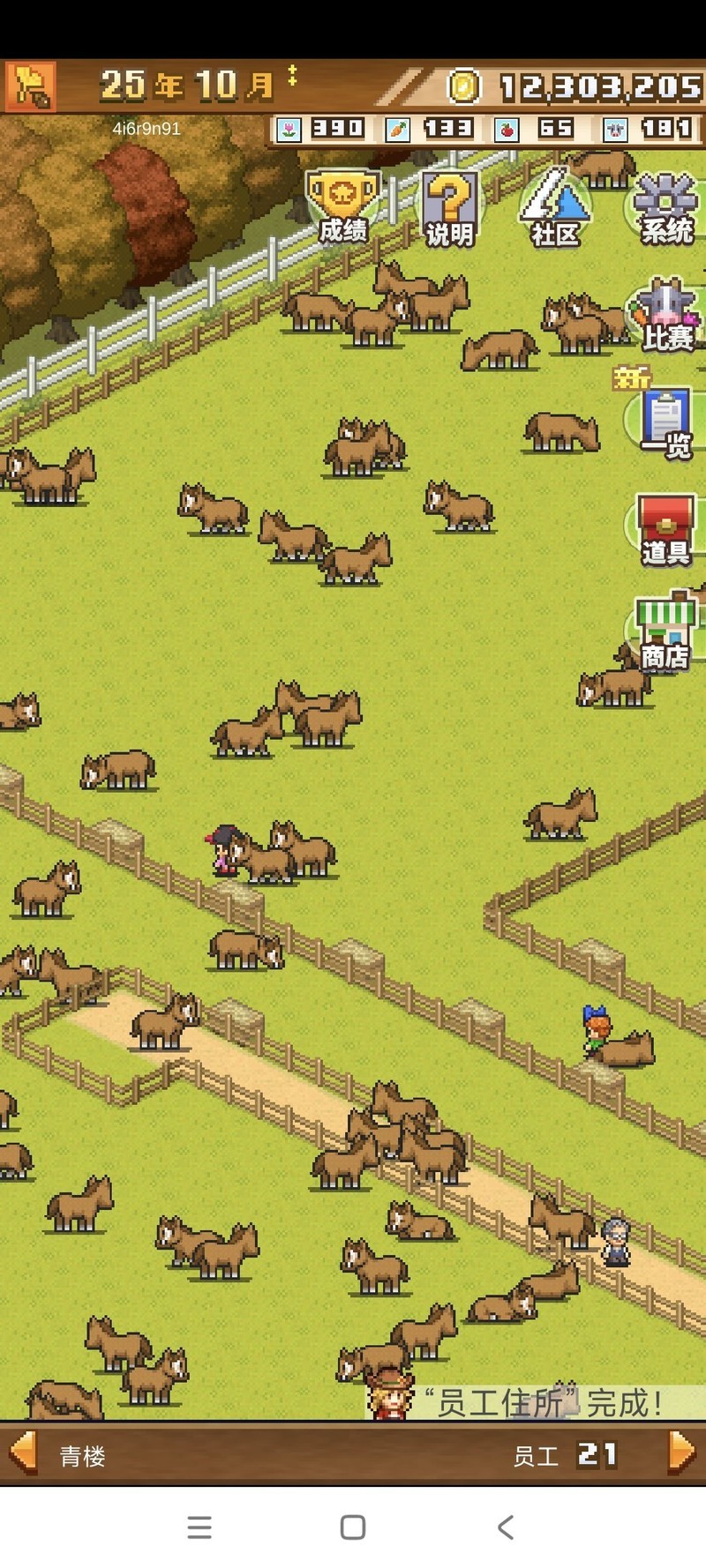This screenshot has height=1568, width=706.
Task: Open the 成绩 trophy menu
Action: [x=342, y=206]
